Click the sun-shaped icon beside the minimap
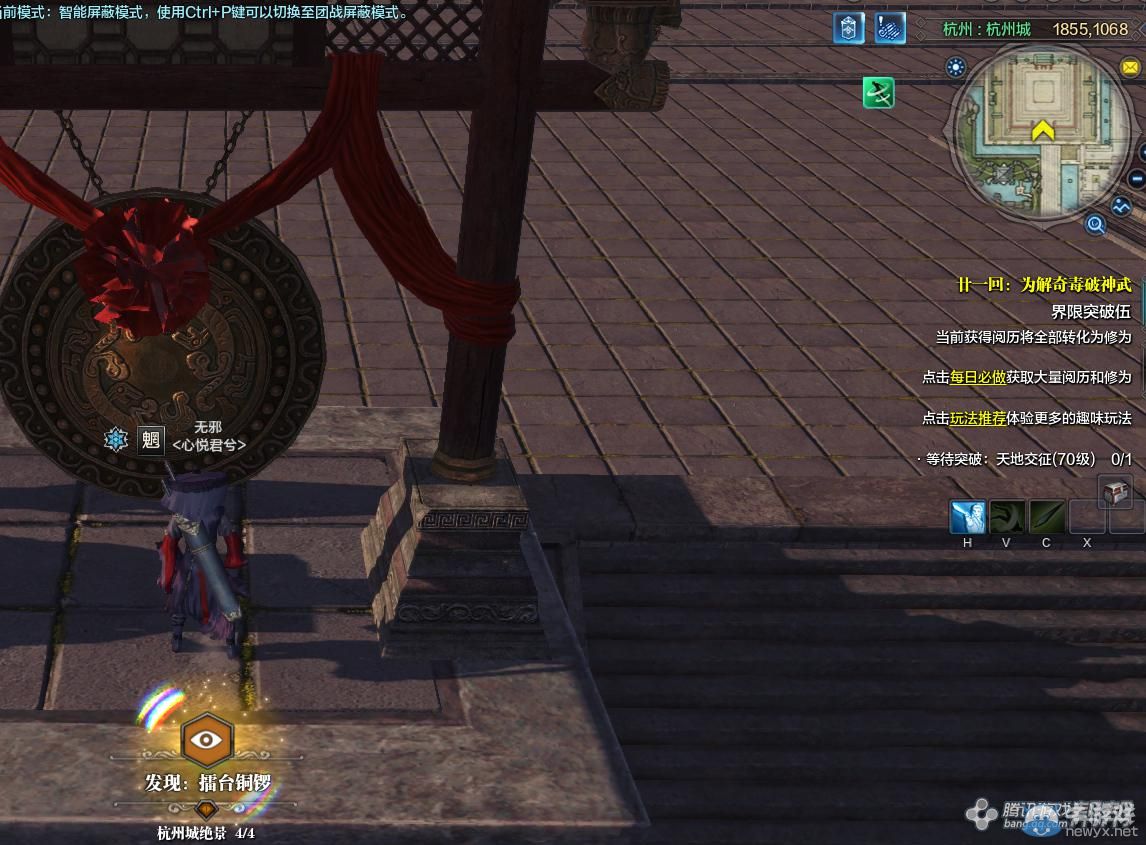1146x845 pixels. (957, 68)
